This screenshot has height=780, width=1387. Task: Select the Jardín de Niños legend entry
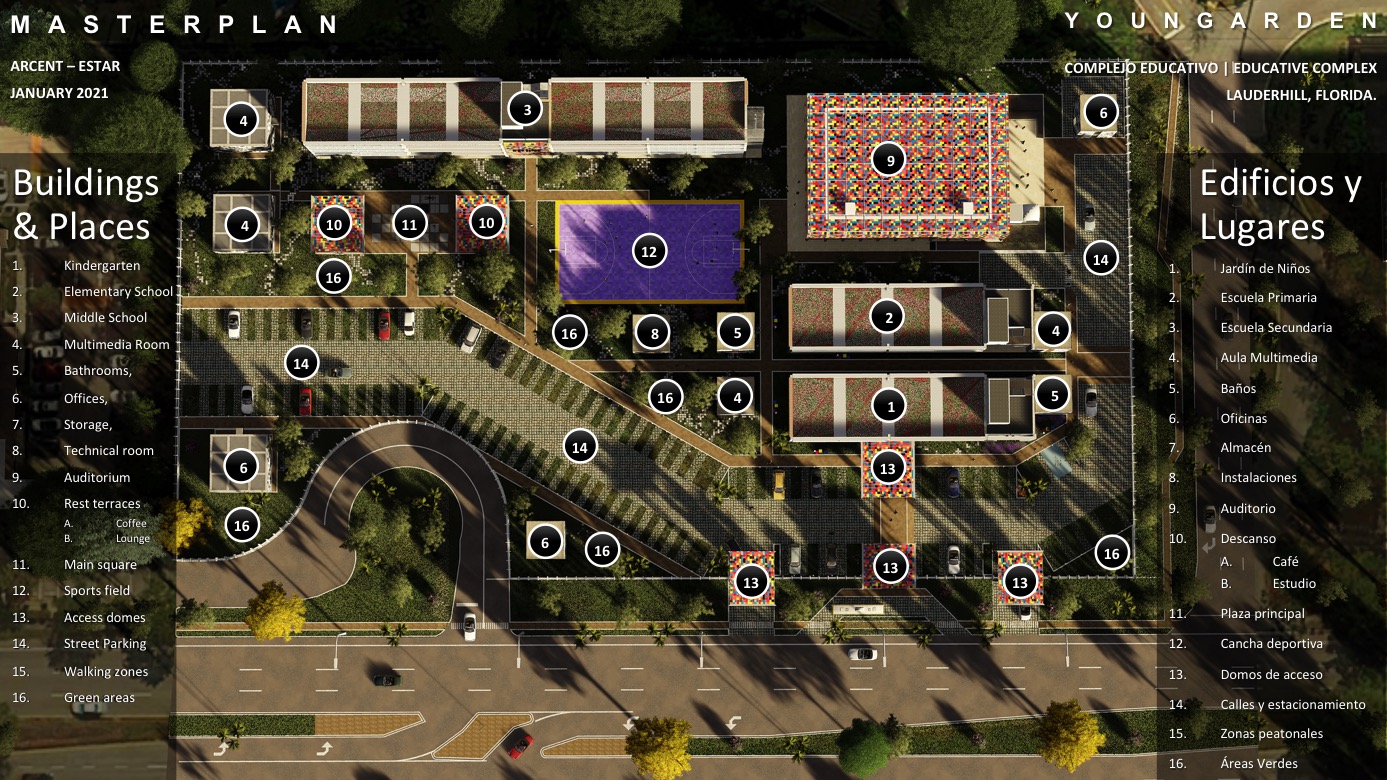(x=1265, y=269)
